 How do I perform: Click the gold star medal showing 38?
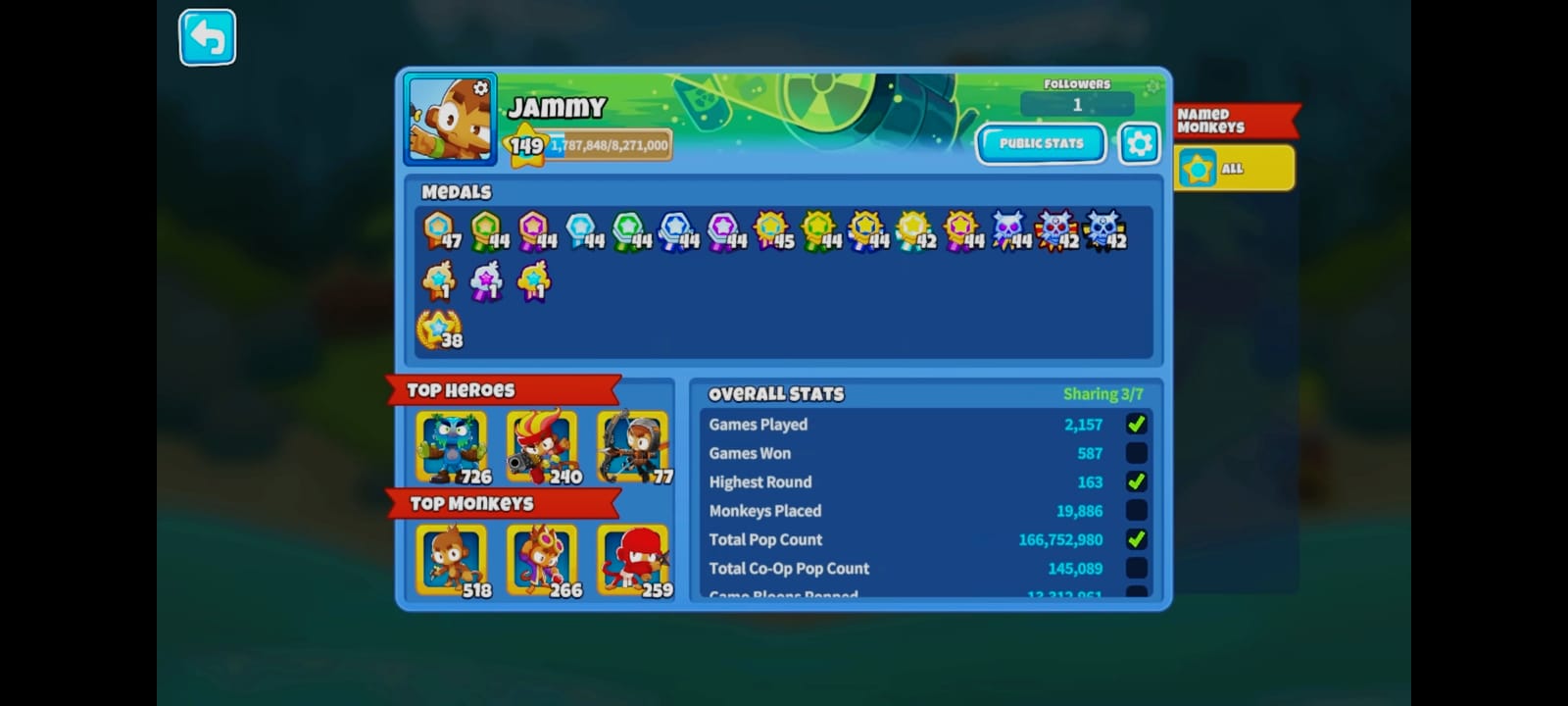pos(439,328)
